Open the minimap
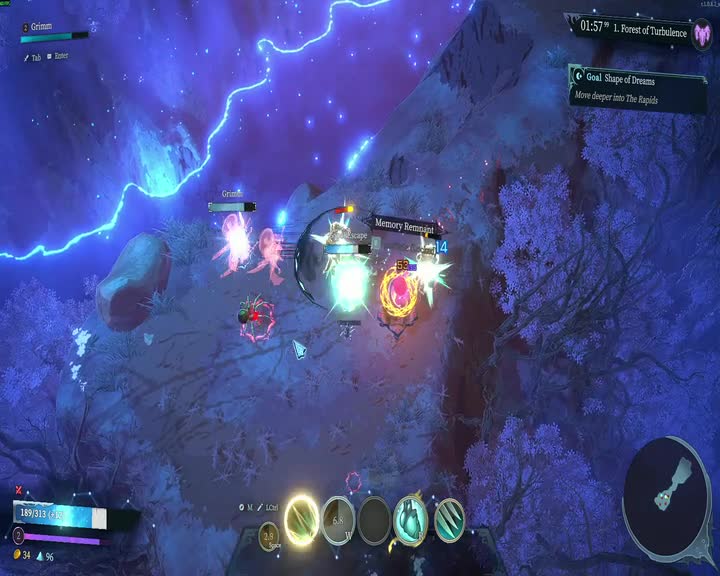Image resolution: width=720 pixels, height=576 pixels. pos(667,491)
